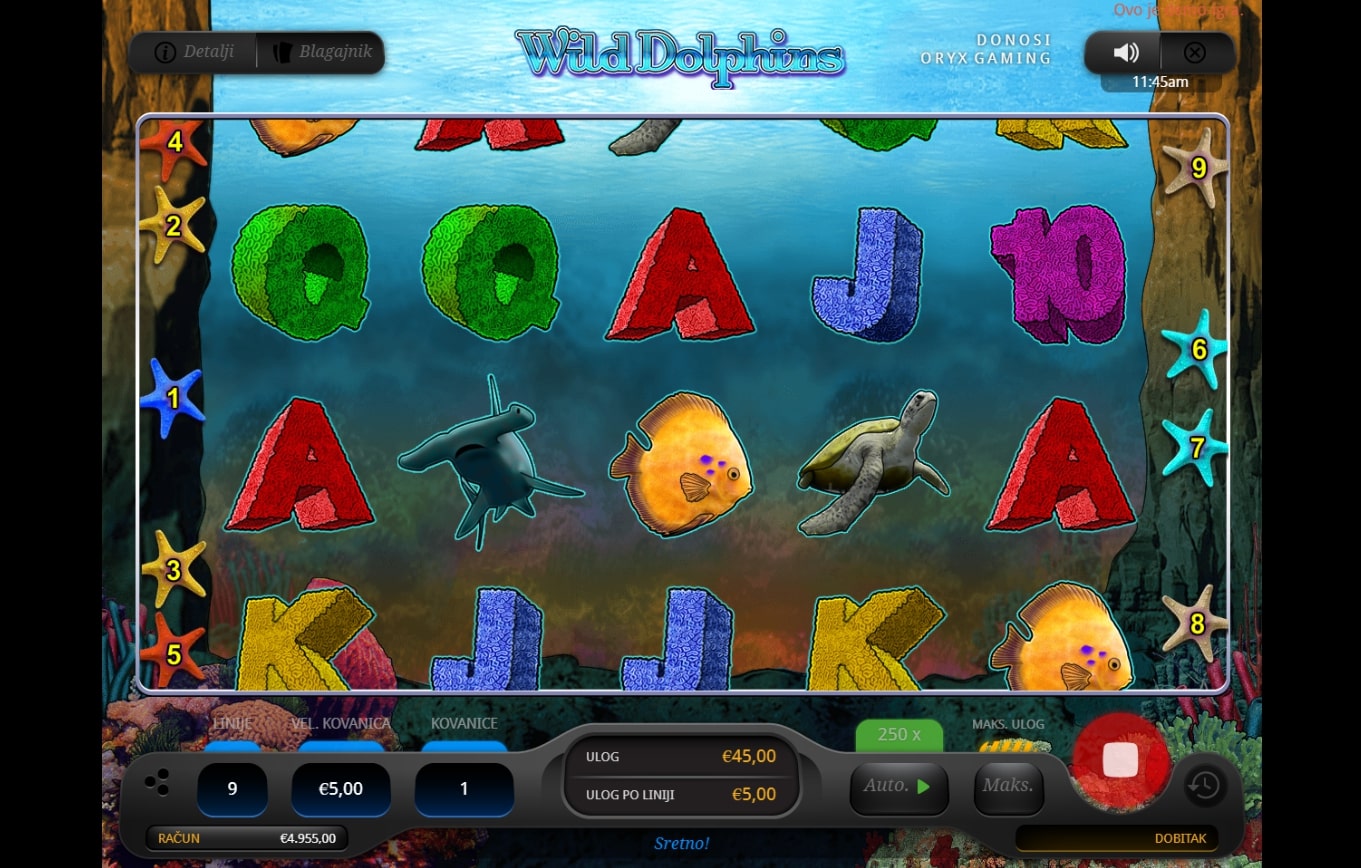Show payline 9 starfish marker
The width and height of the screenshot is (1361, 868).
[x=1197, y=169]
